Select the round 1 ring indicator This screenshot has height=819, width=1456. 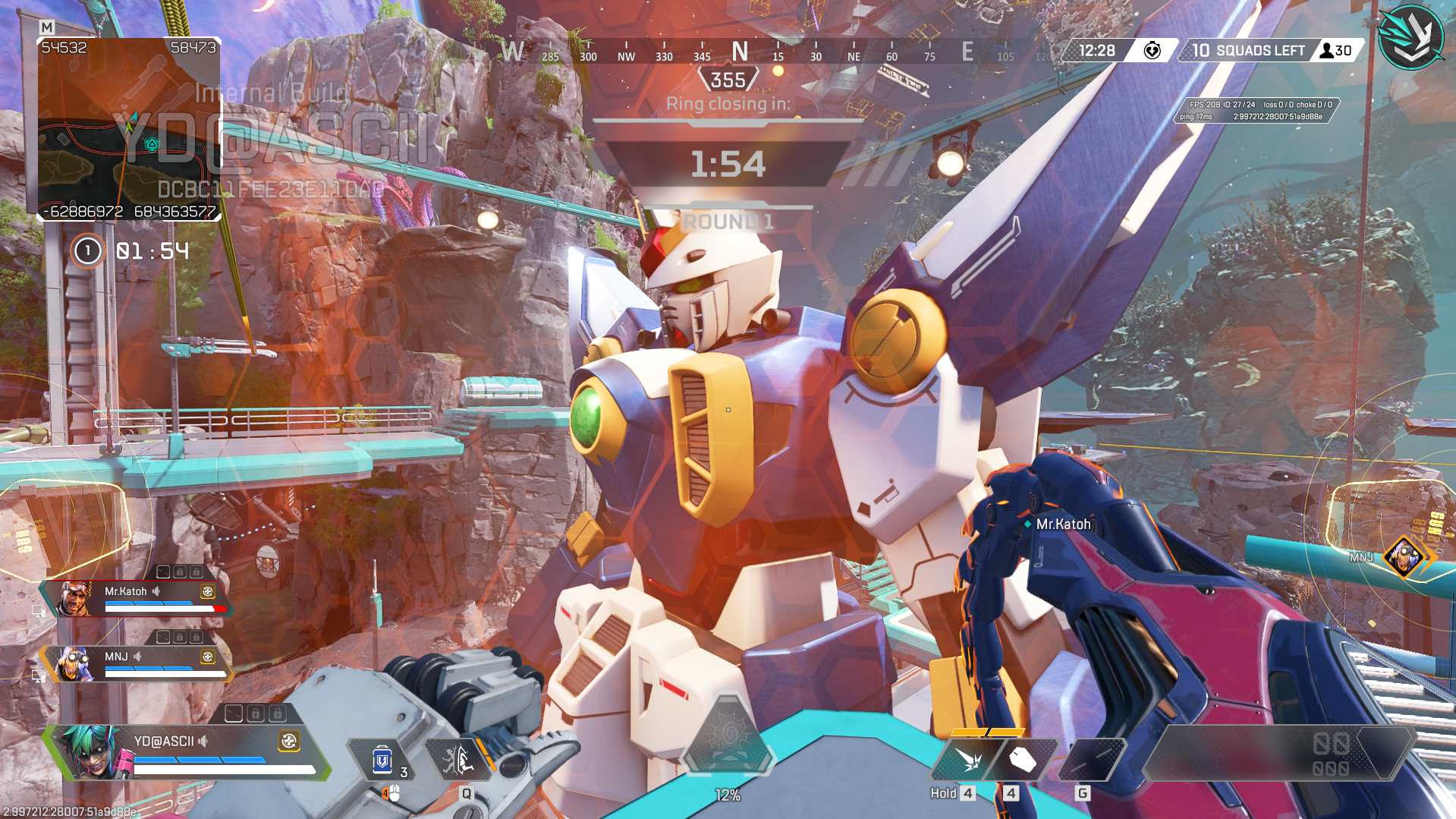[87, 250]
